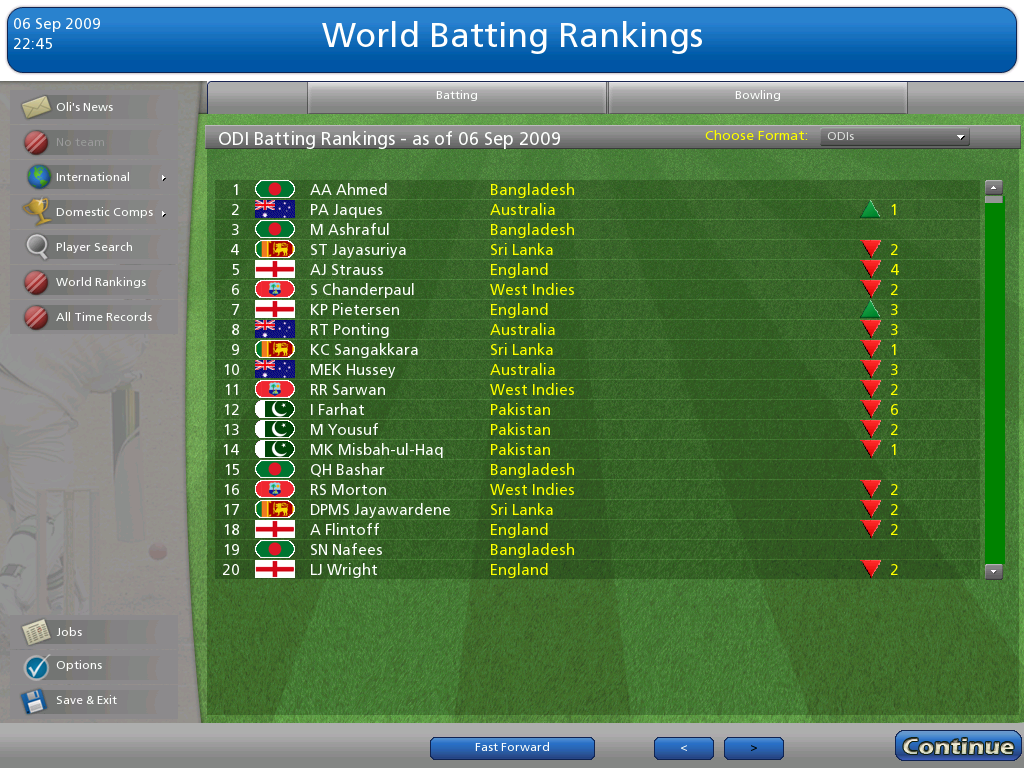Go back with the left arrow button
Viewport: 1024px width, 768px height.
click(684, 748)
